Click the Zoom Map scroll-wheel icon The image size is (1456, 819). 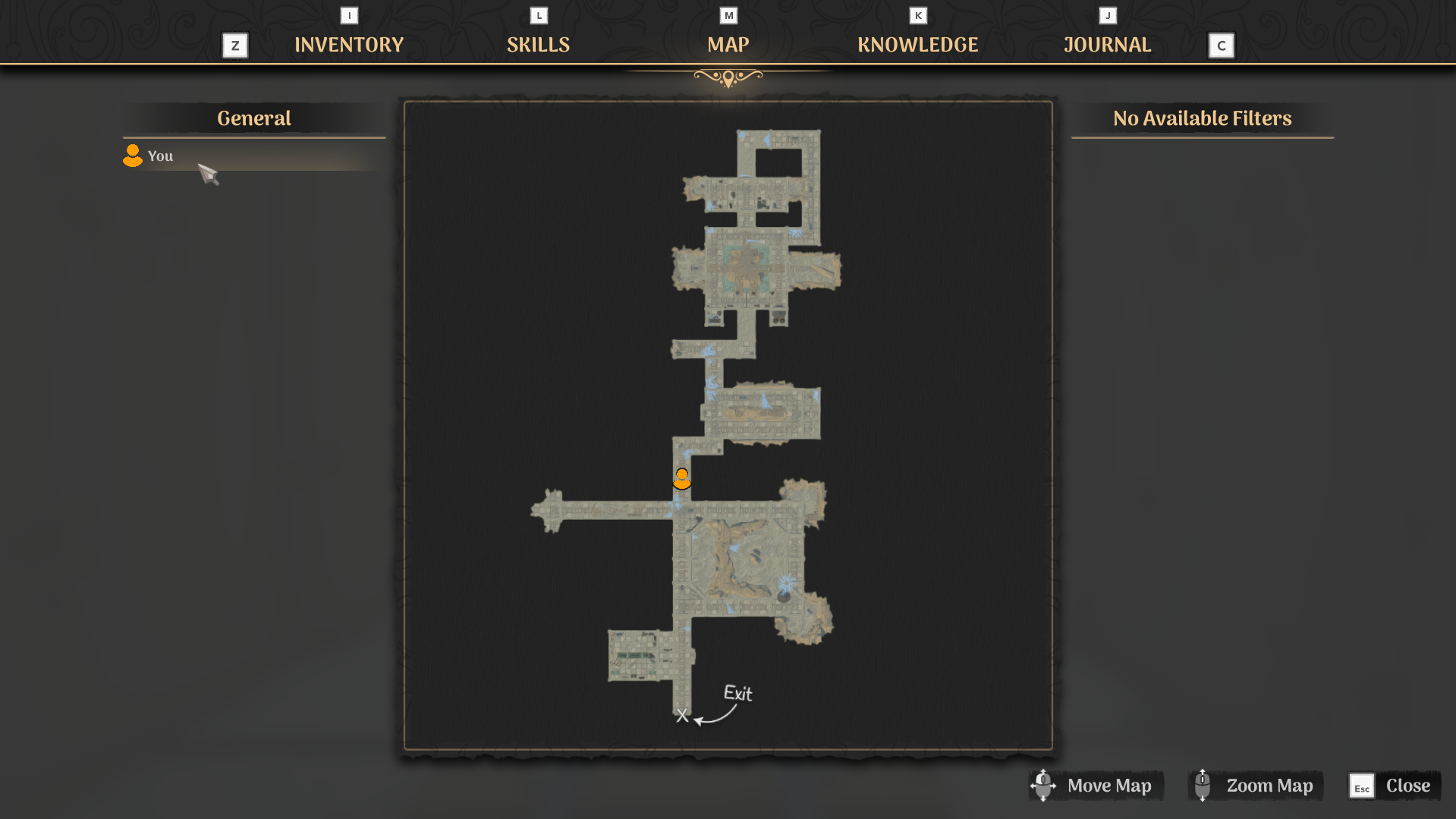click(x=1203, y=786)
